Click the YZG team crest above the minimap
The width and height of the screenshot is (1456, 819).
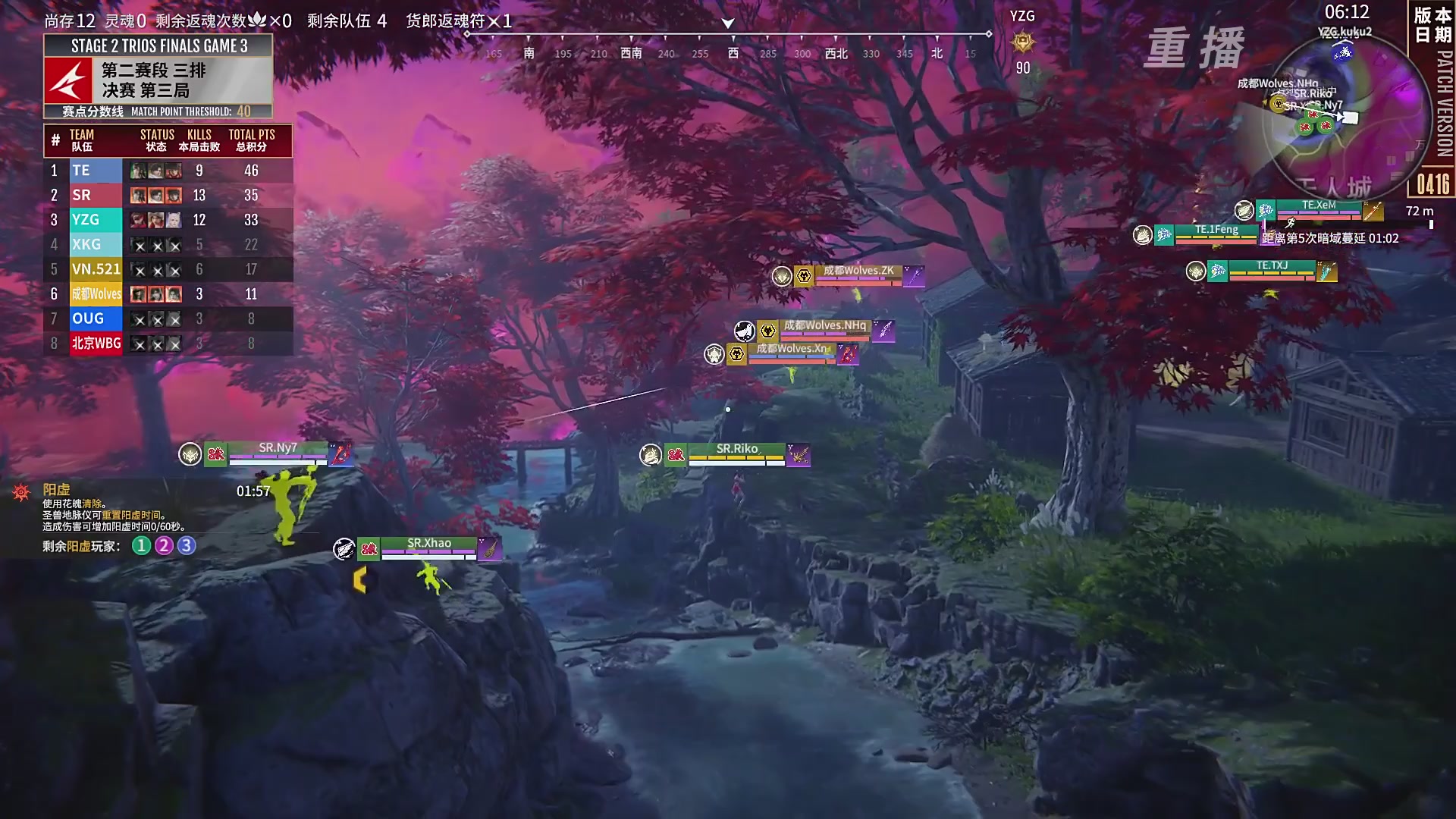pos(1022,42)
